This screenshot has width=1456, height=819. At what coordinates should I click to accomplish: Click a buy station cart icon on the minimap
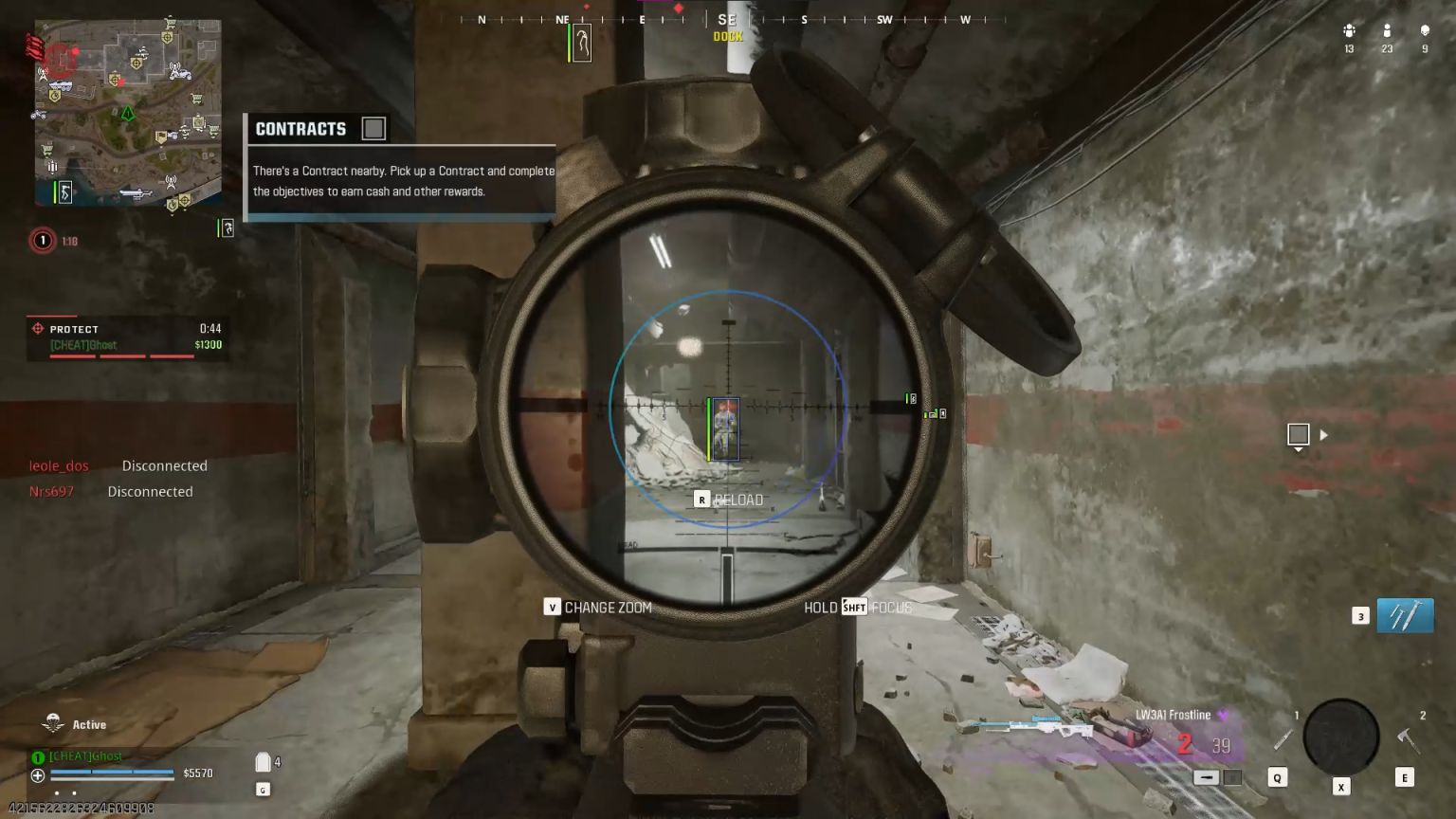coord(198,98)
